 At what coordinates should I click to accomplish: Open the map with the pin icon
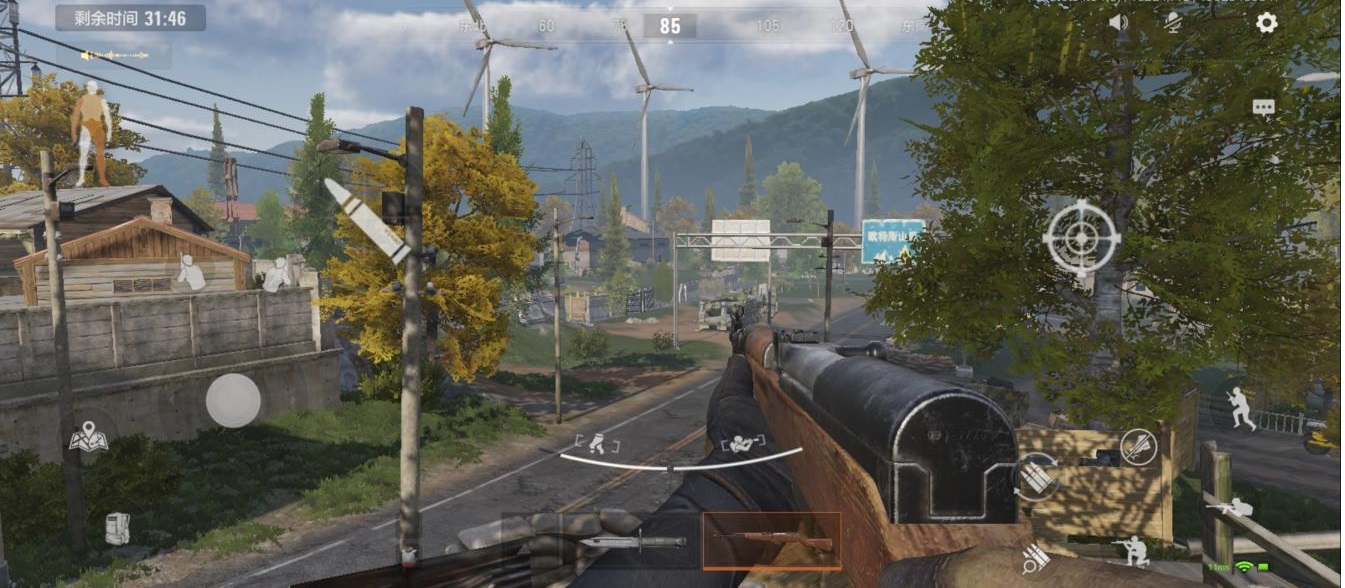tap(88, 439)
